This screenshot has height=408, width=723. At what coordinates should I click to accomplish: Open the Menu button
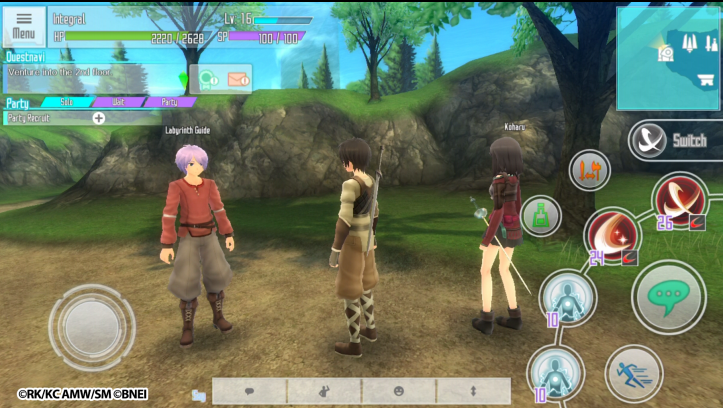pos(23,26)
